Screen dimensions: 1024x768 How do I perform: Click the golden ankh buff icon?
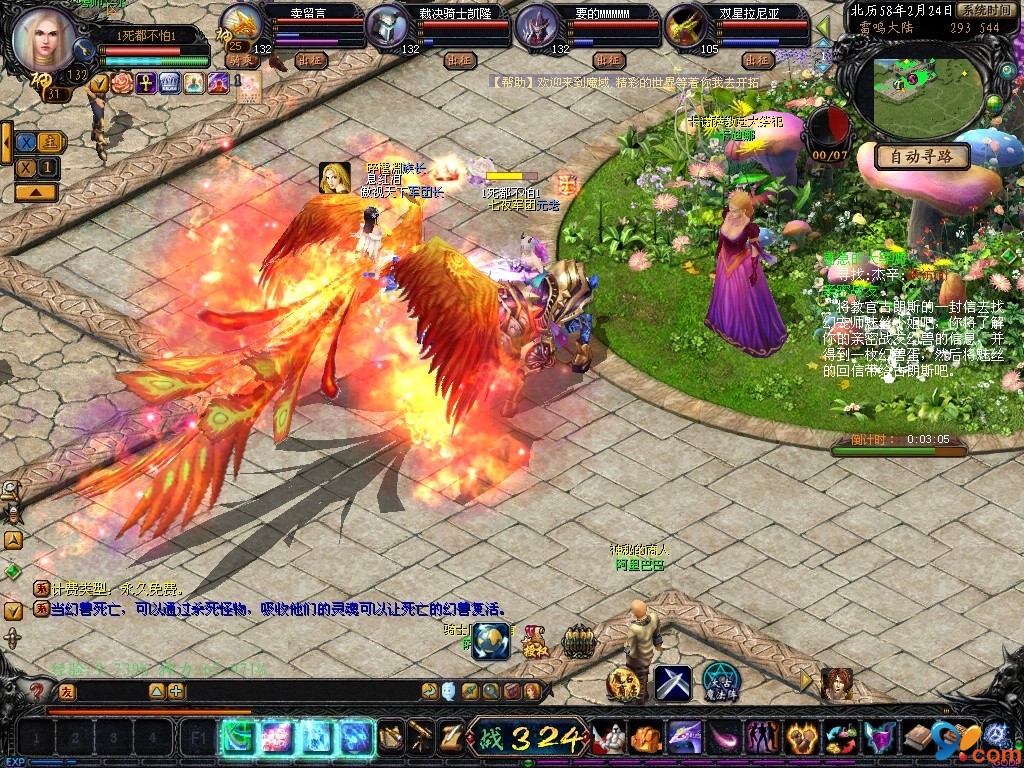click(146, 83)
